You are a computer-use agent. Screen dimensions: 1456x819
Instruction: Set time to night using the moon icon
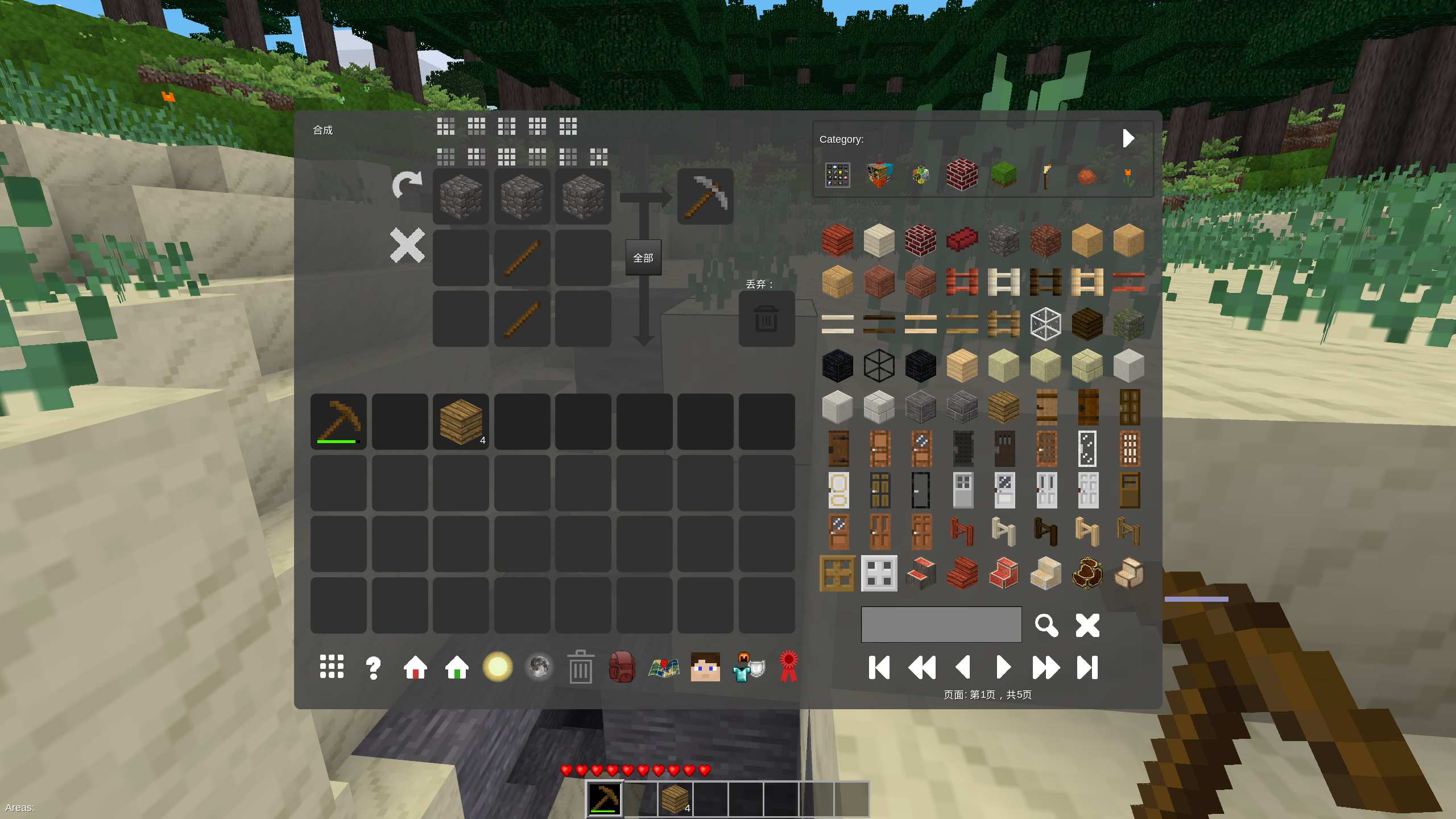(x=539, y=667)
